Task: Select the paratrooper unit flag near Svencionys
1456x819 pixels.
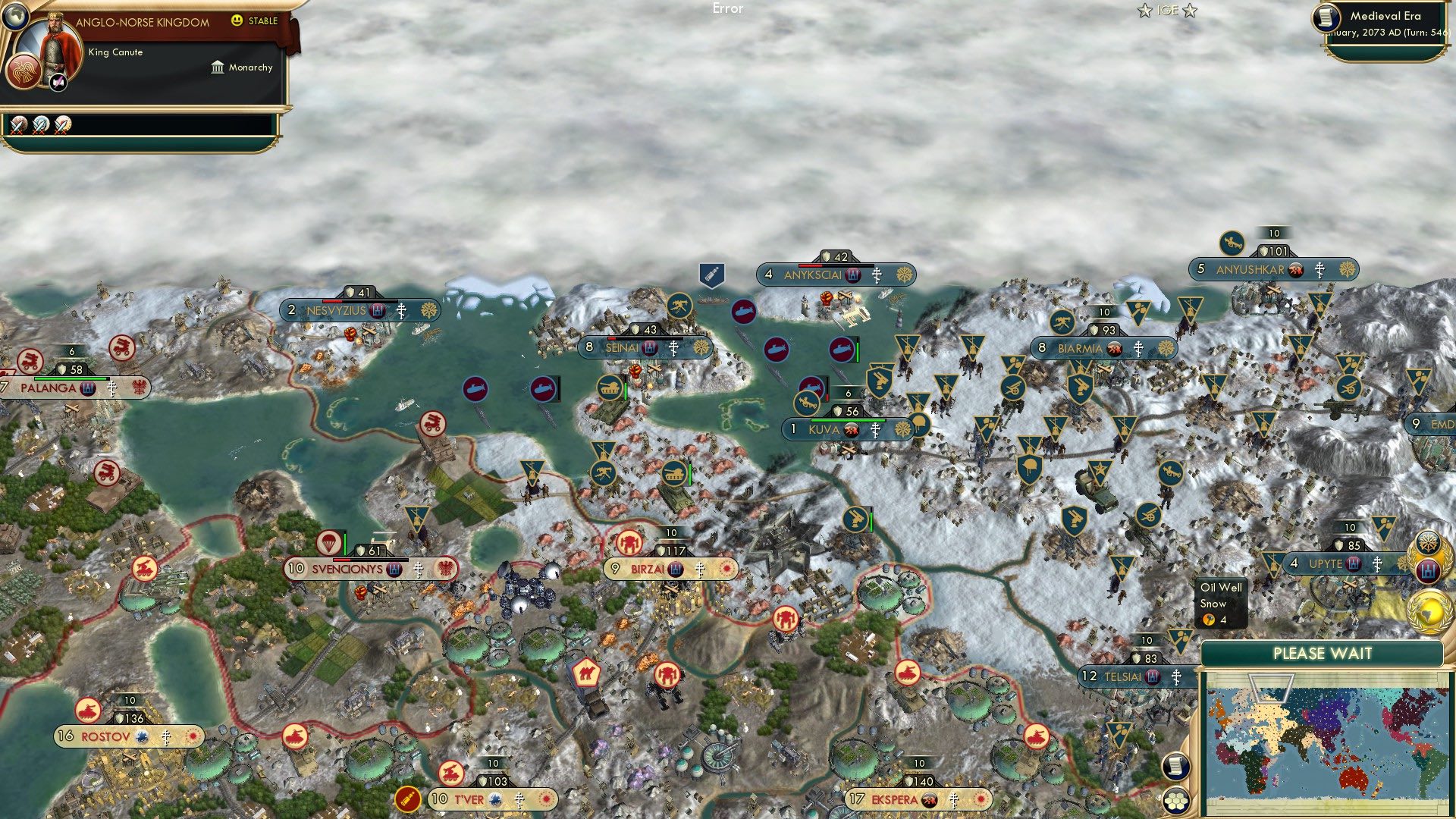Action: click(x=331, y=543)
